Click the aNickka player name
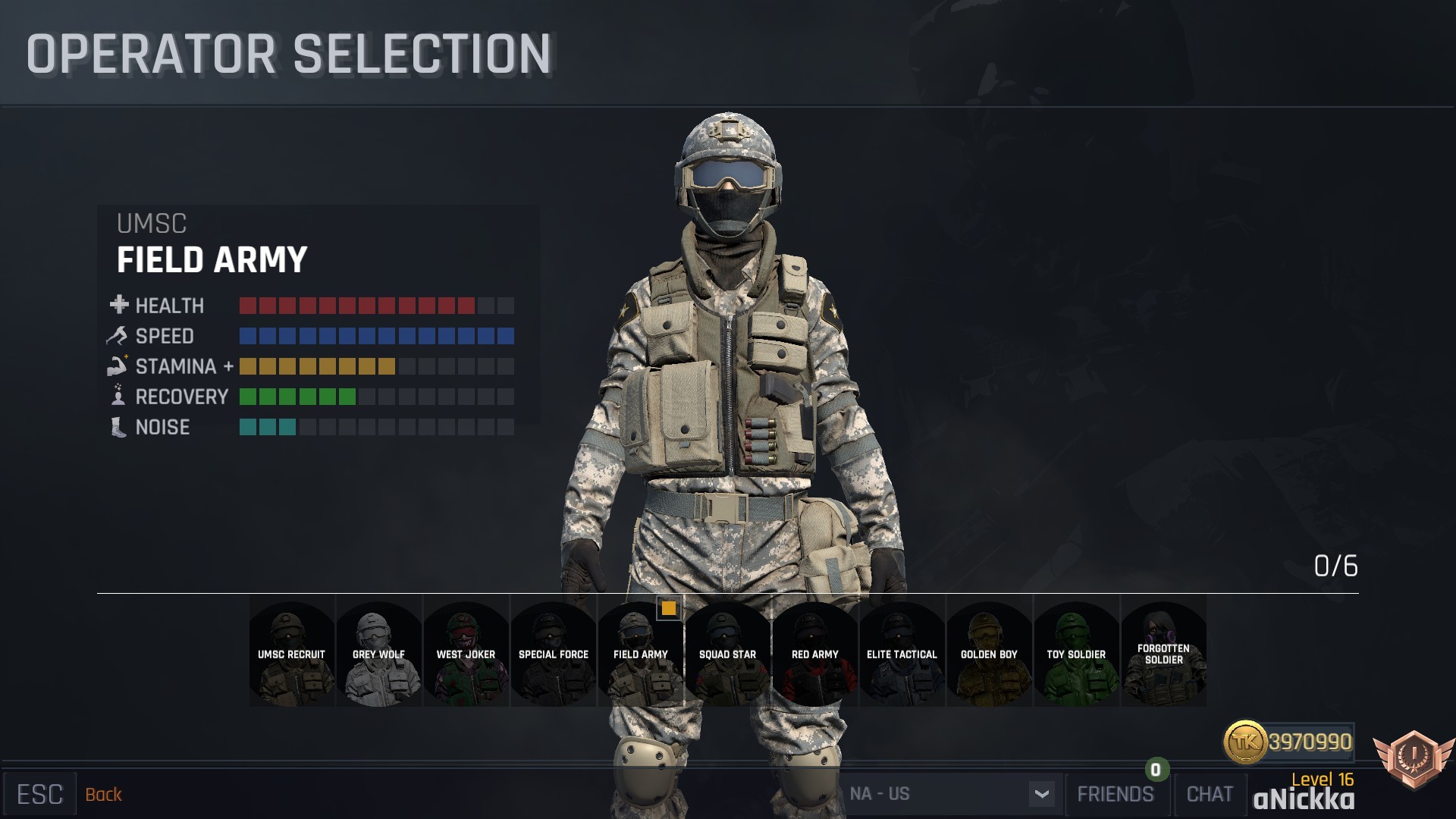This screenshot has height=819, width=1456. tap(1306, 800)
